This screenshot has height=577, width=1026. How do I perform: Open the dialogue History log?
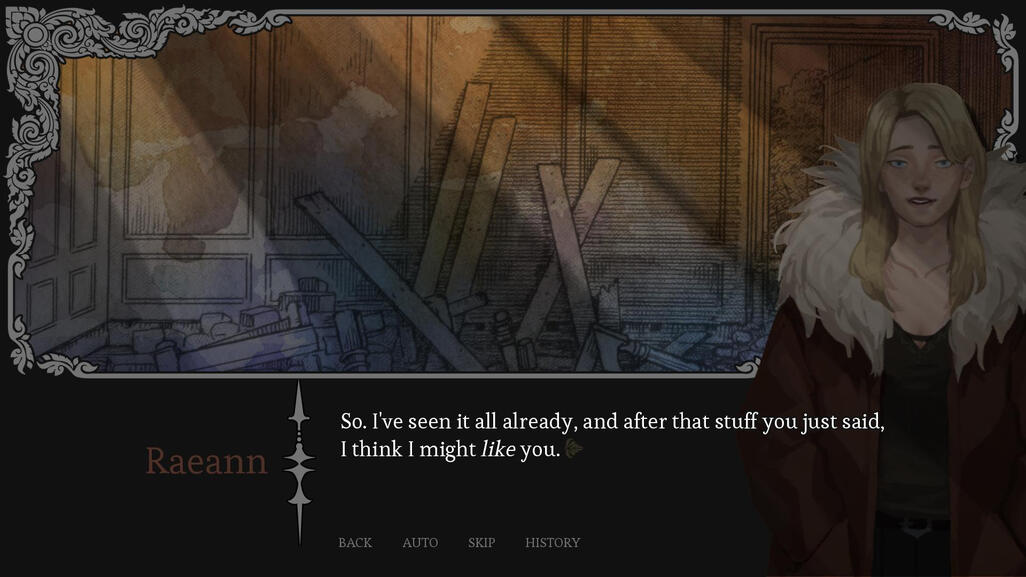tap(552, 543)
